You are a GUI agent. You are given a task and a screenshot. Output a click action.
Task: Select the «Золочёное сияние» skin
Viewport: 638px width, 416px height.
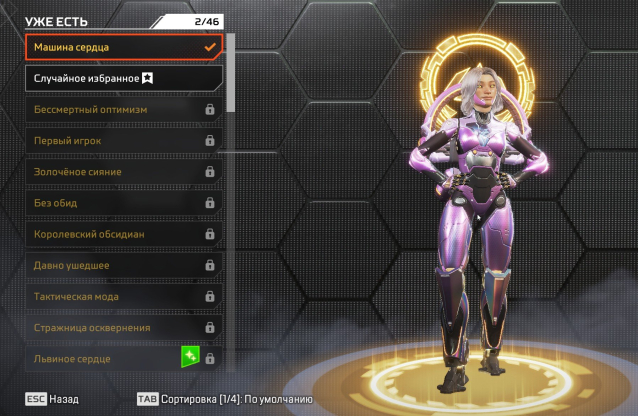[123, 172]
